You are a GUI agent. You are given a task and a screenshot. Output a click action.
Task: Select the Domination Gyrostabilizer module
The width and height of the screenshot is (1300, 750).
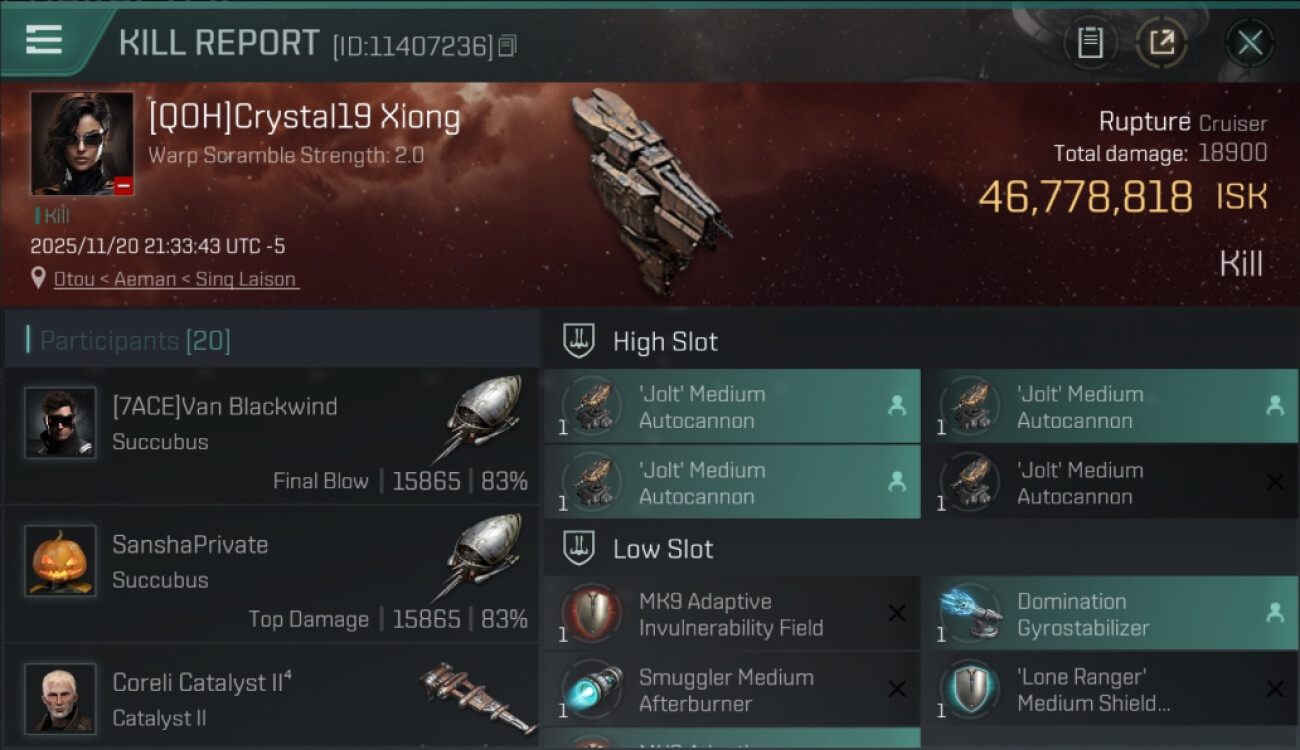coord(1109,614)
